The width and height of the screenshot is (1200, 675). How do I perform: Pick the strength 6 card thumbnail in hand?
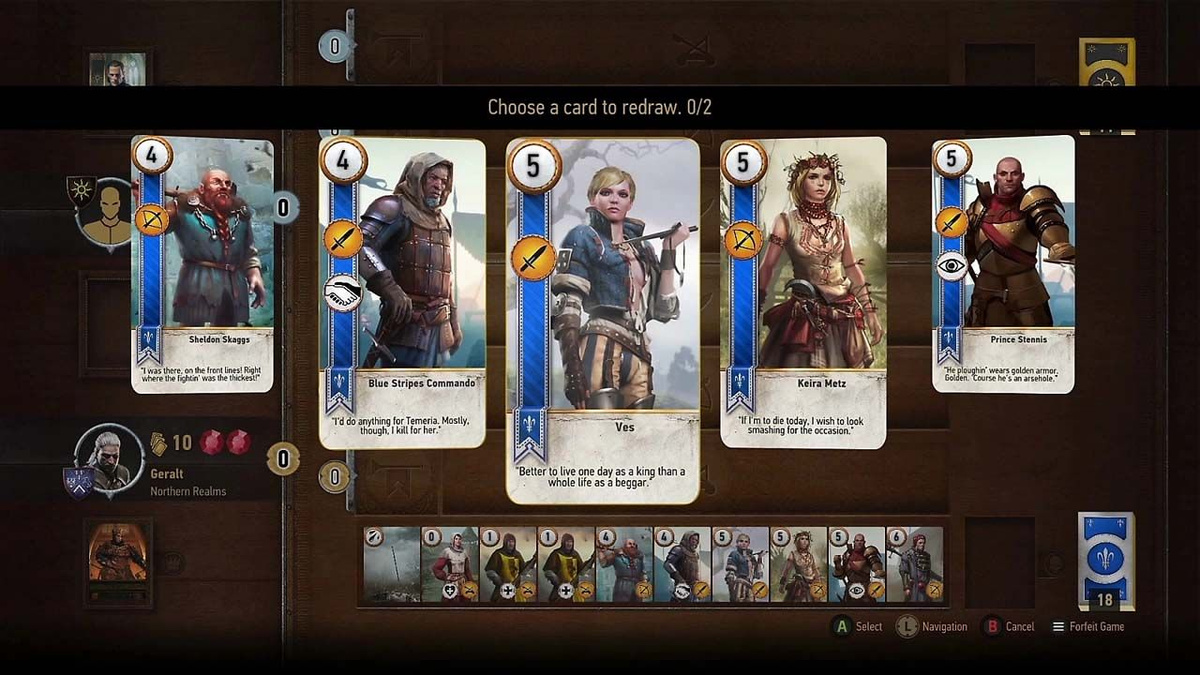(x=915, y=564)
